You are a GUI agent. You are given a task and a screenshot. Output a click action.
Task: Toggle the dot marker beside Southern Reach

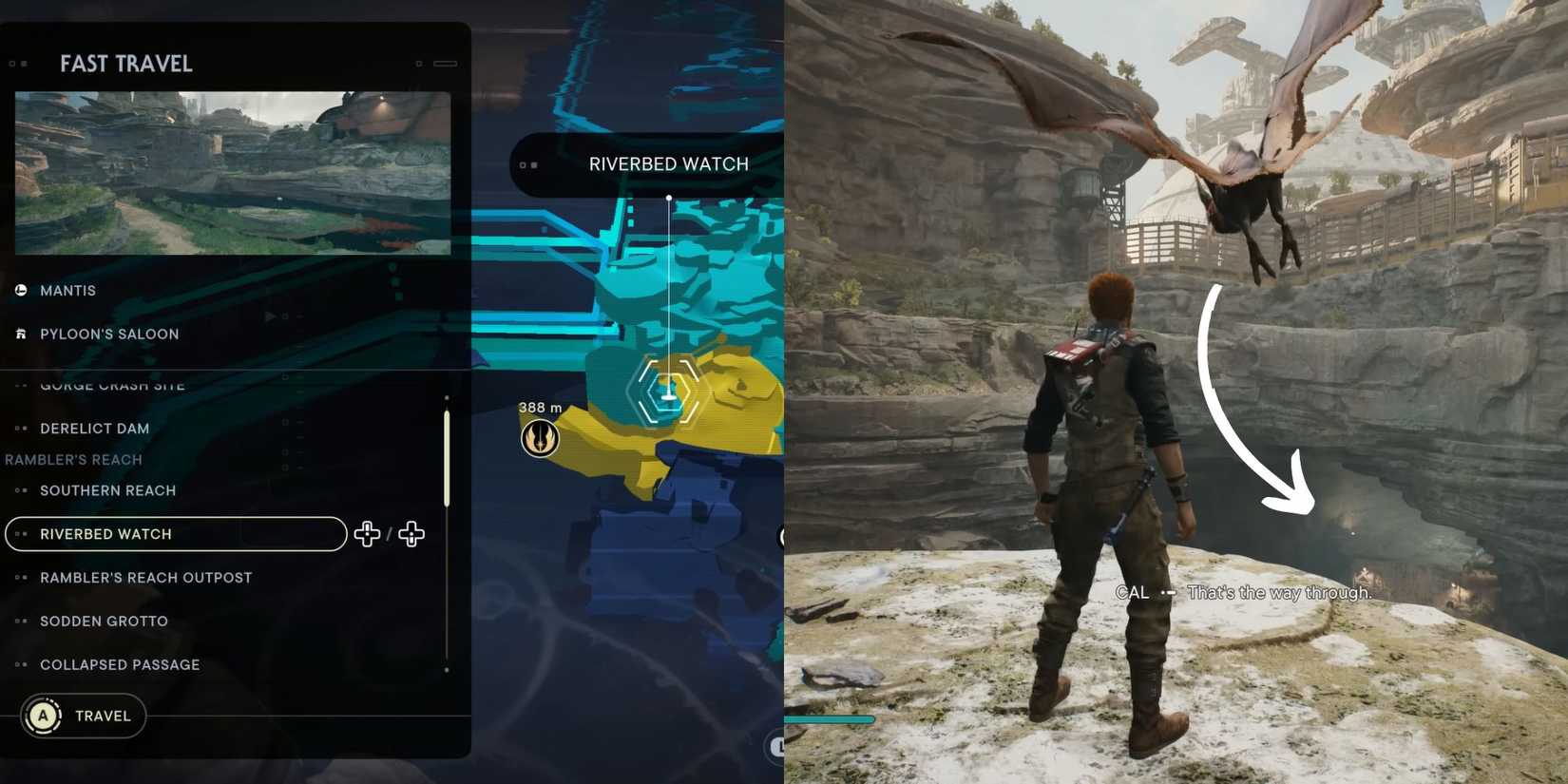21,490
